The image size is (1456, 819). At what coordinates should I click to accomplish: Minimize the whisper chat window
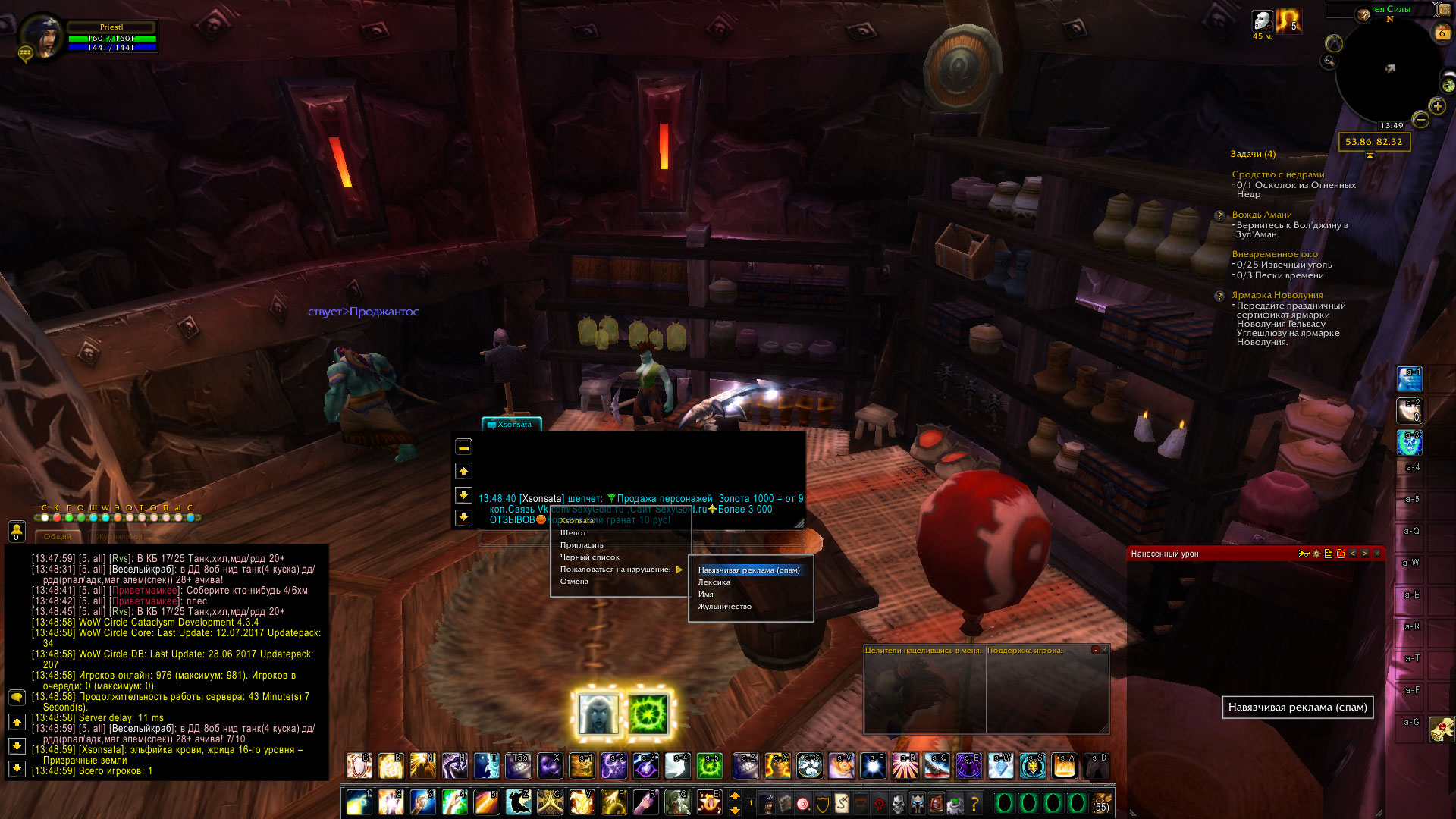463,447
